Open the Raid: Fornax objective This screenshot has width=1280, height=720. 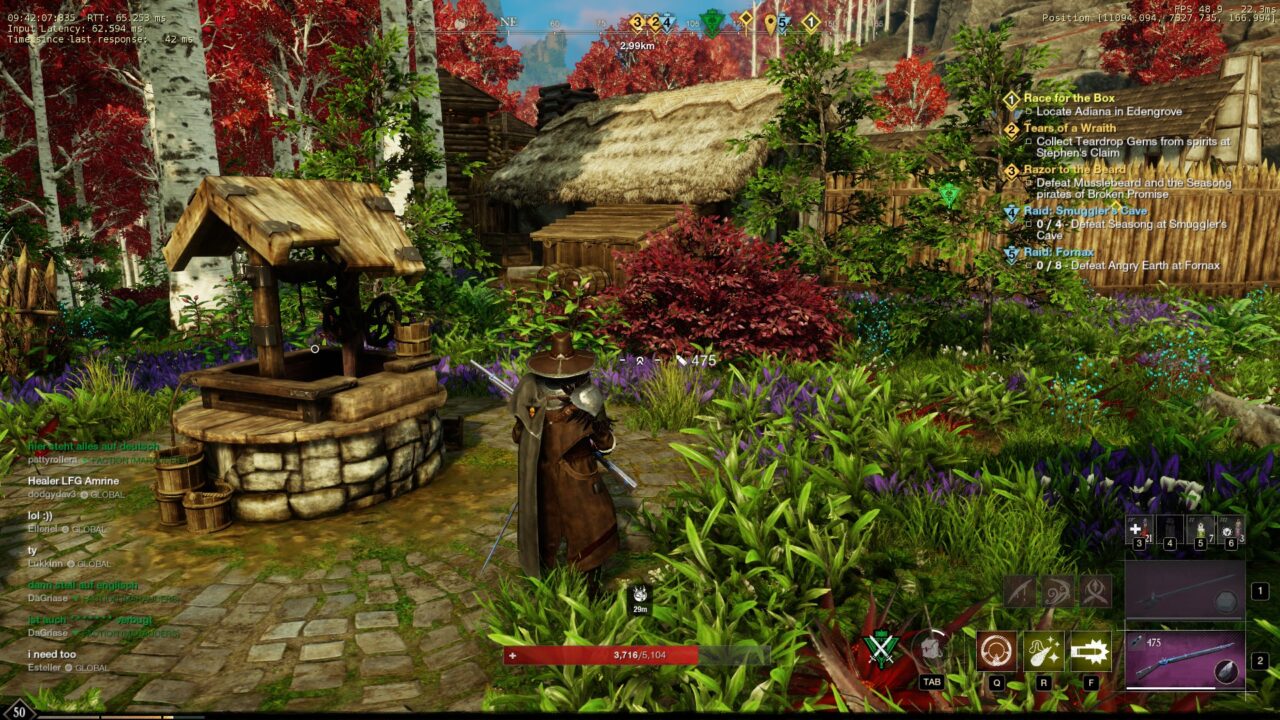click(1058, 252)
